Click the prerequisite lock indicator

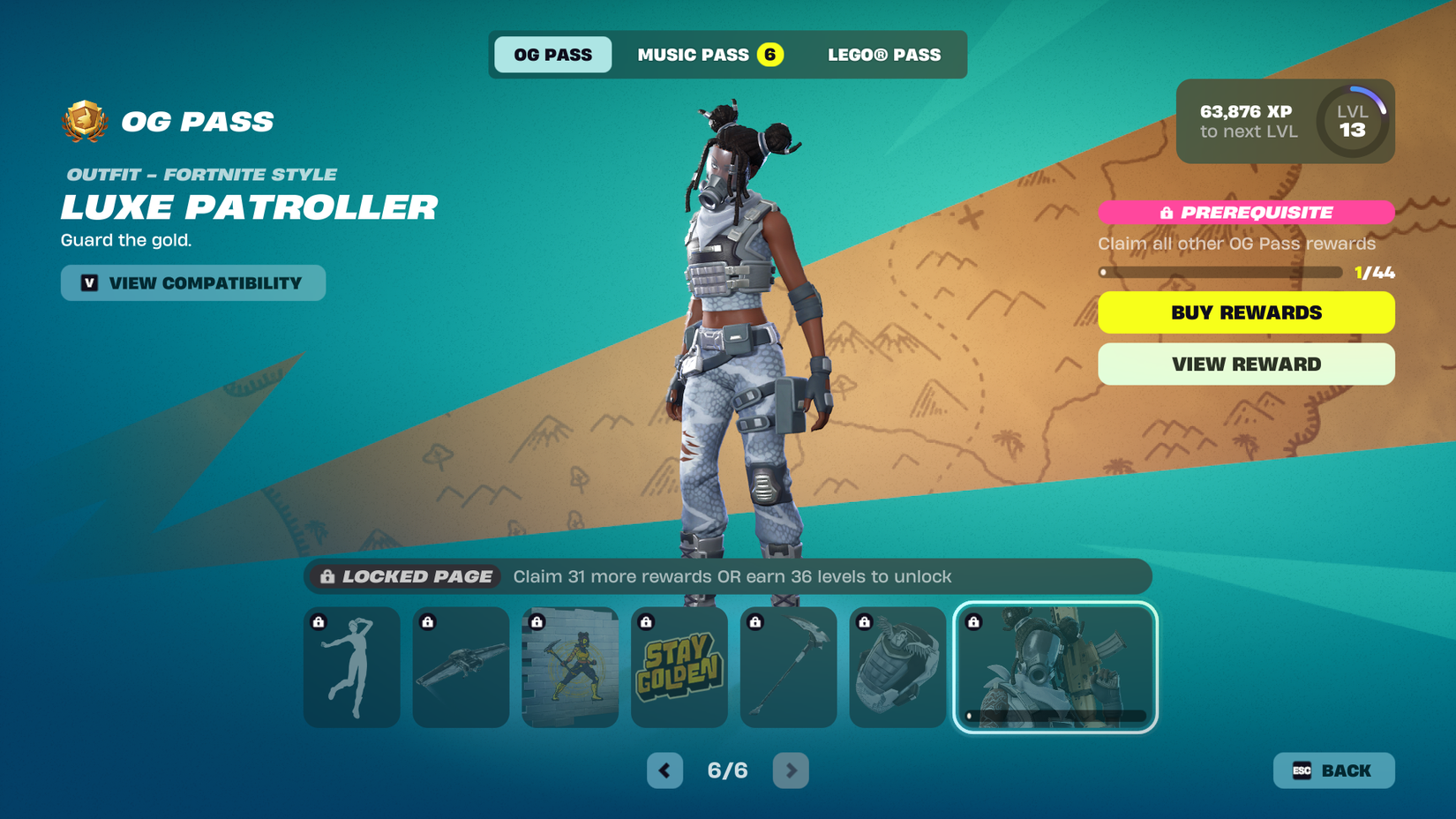1167,212
